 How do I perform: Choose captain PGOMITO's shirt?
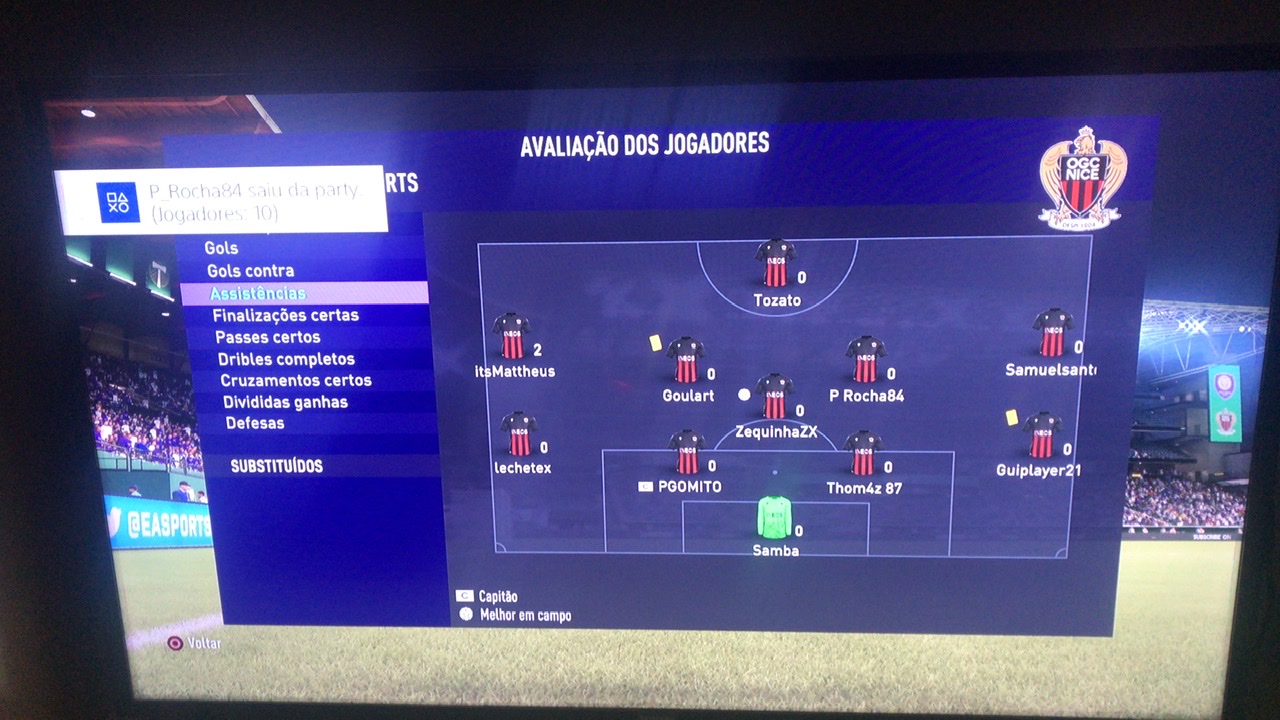coord(687,452)
